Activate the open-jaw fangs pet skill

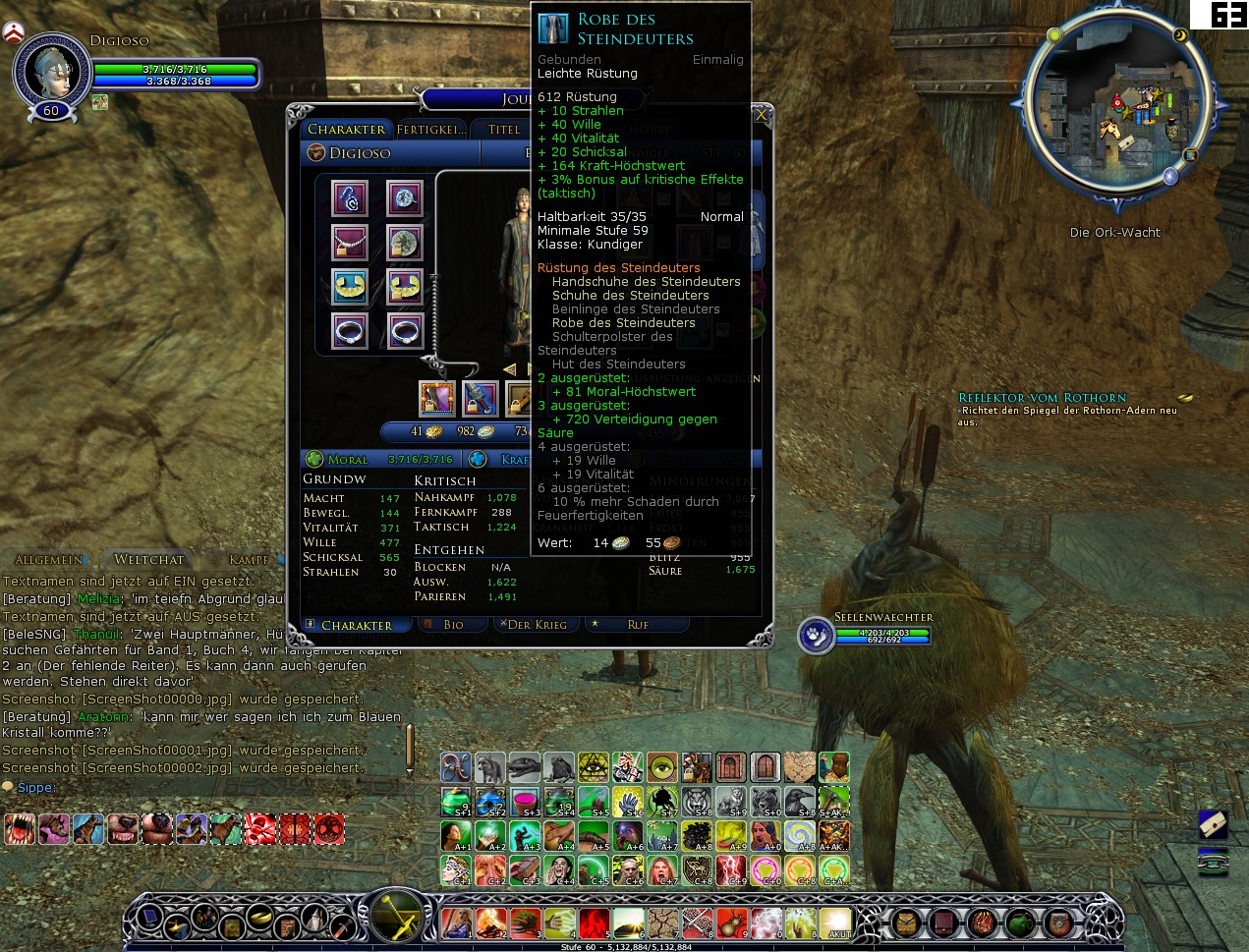tap(20, 829)
